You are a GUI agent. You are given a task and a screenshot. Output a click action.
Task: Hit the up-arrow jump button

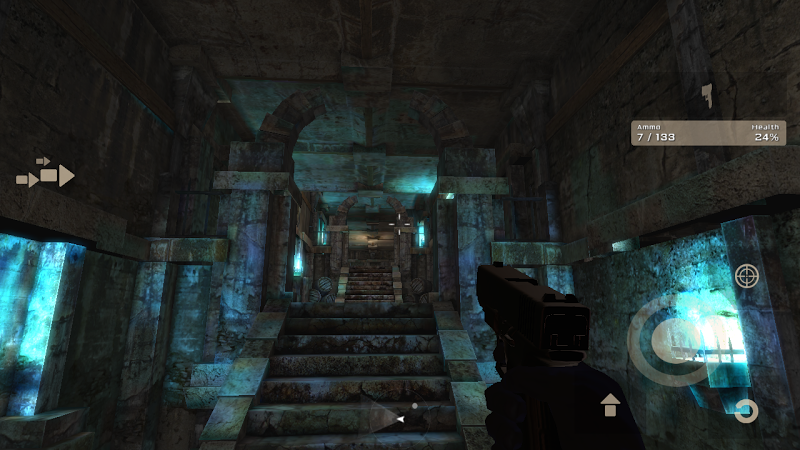click(610, 405)
